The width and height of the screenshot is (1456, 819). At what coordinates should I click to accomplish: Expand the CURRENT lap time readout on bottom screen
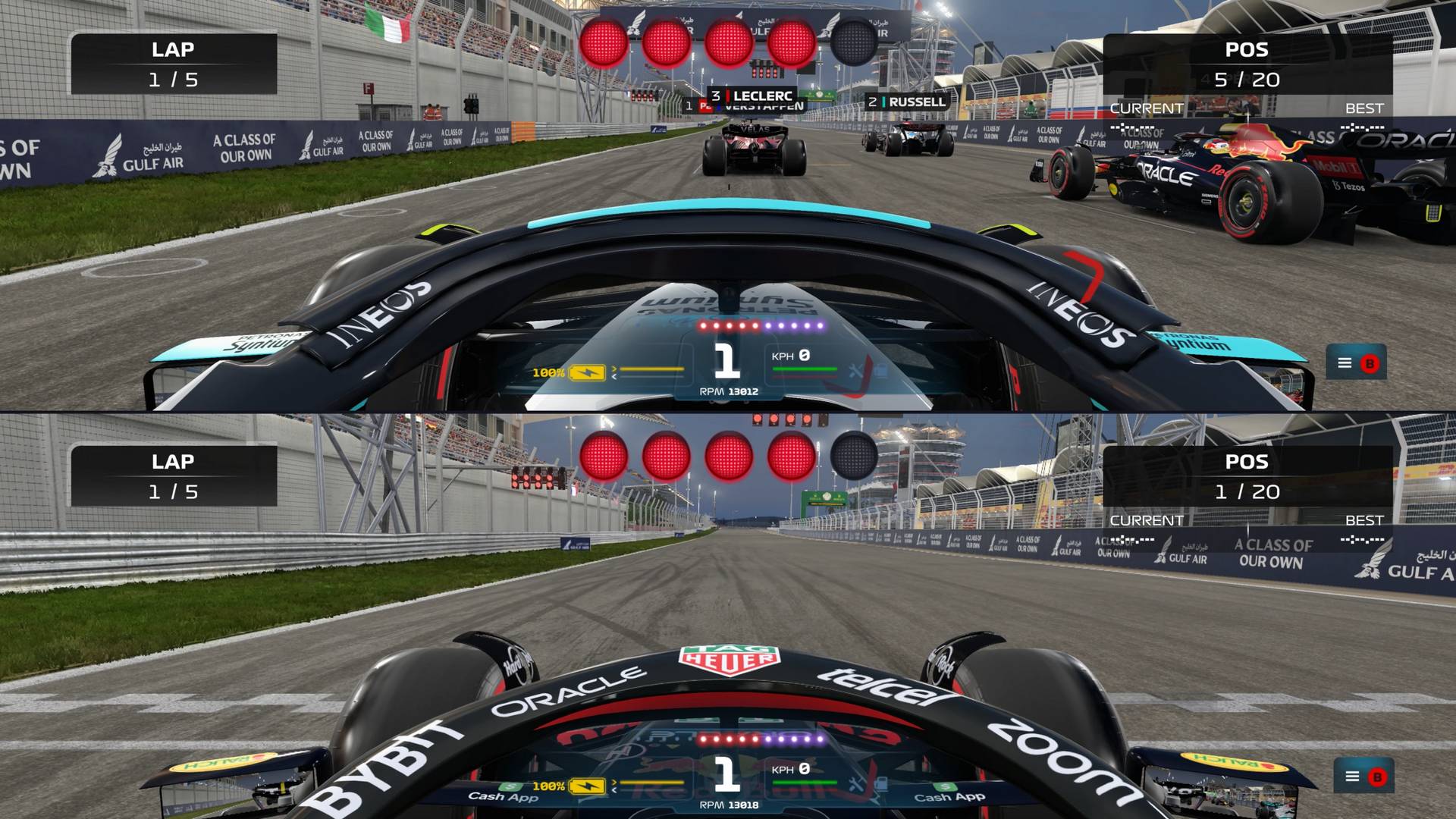[x=1145, y=531]
